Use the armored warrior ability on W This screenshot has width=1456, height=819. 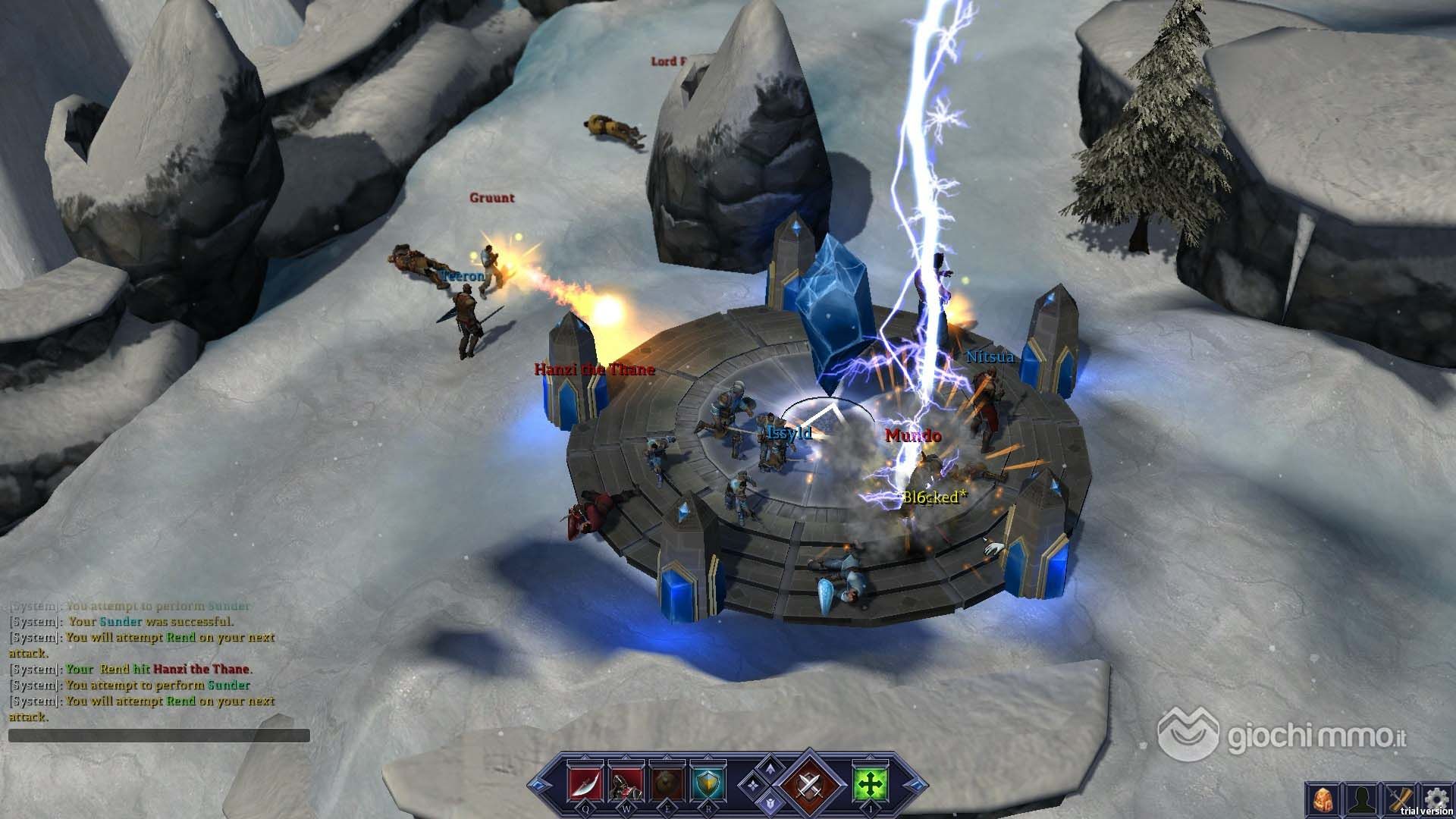[x=627, y=783]
